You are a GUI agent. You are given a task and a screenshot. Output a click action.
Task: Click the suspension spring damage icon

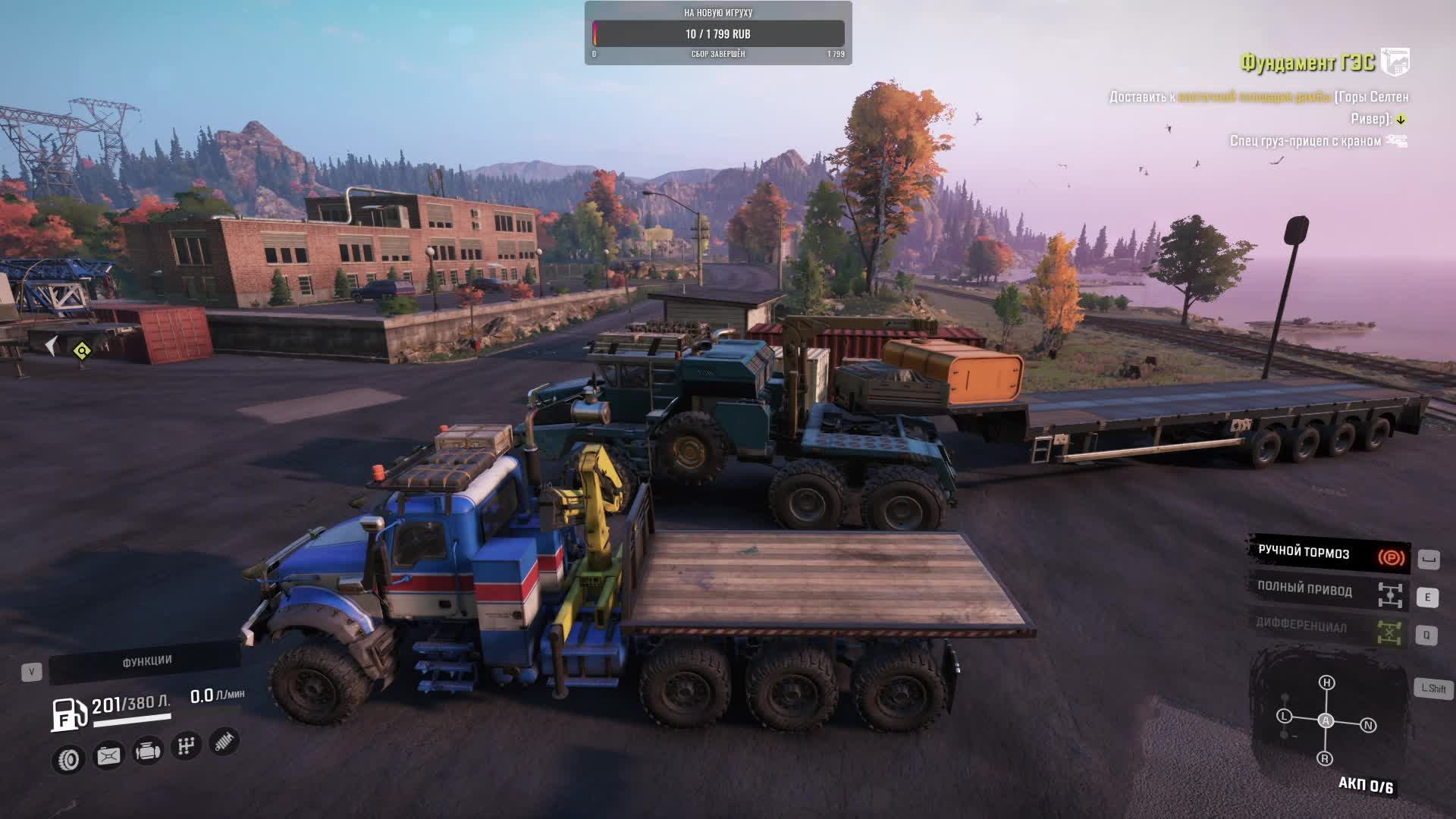click(224, 741)
